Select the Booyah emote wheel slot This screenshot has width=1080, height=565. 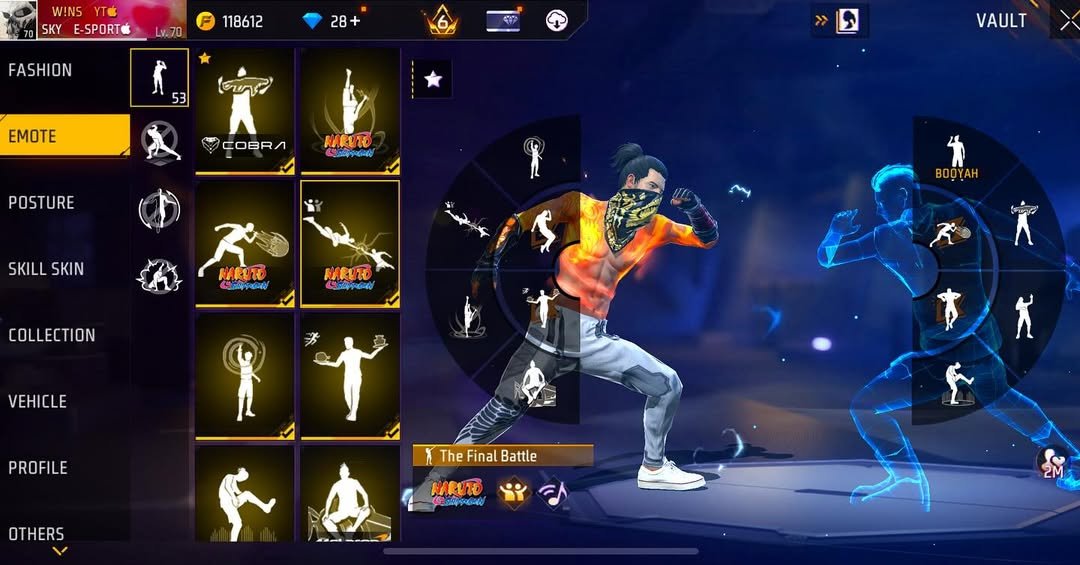(956, 157)
